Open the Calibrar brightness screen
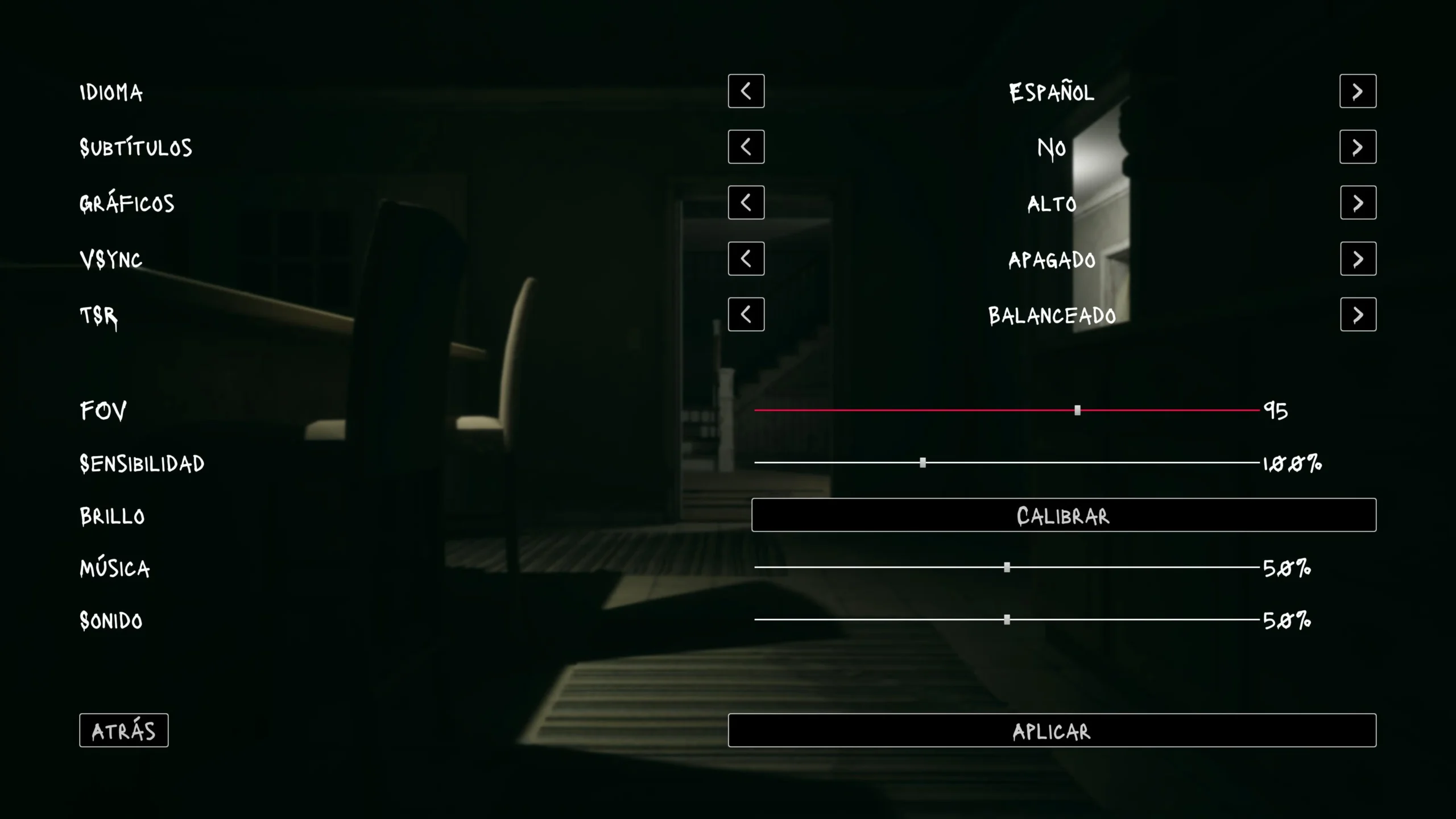The width and height of the screenshot is (1456, 819). 1064,515
